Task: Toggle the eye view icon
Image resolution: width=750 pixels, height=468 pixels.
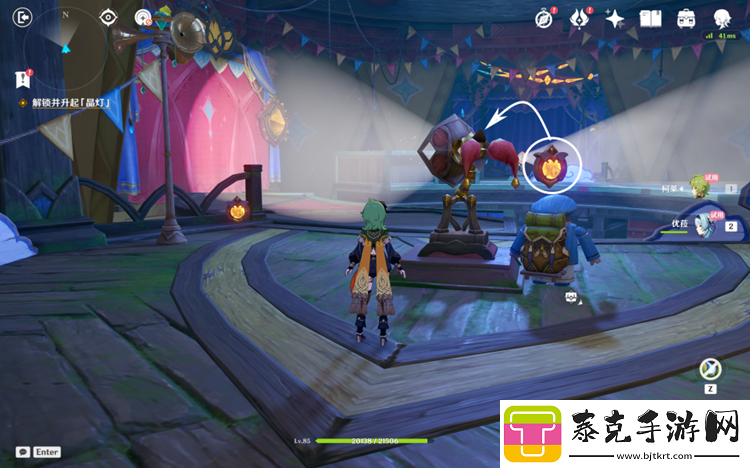Action: coord(109,17)
